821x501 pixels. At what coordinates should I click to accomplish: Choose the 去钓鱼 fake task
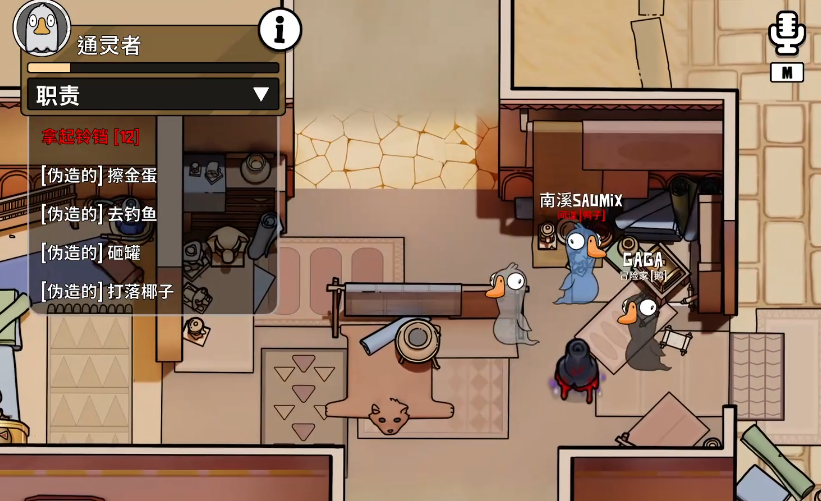[x=99, y=214]
